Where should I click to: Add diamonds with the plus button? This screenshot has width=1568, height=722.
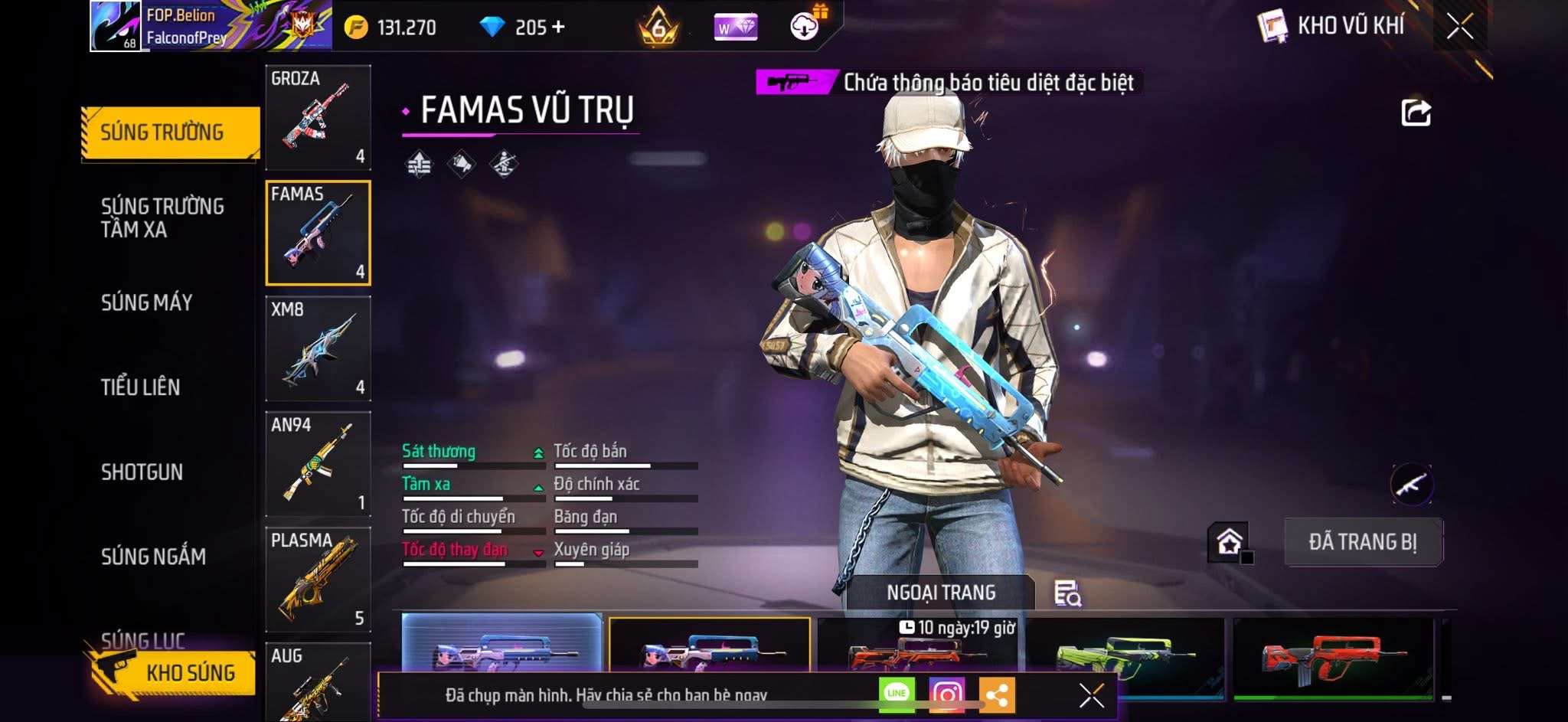tap(558, 28)
